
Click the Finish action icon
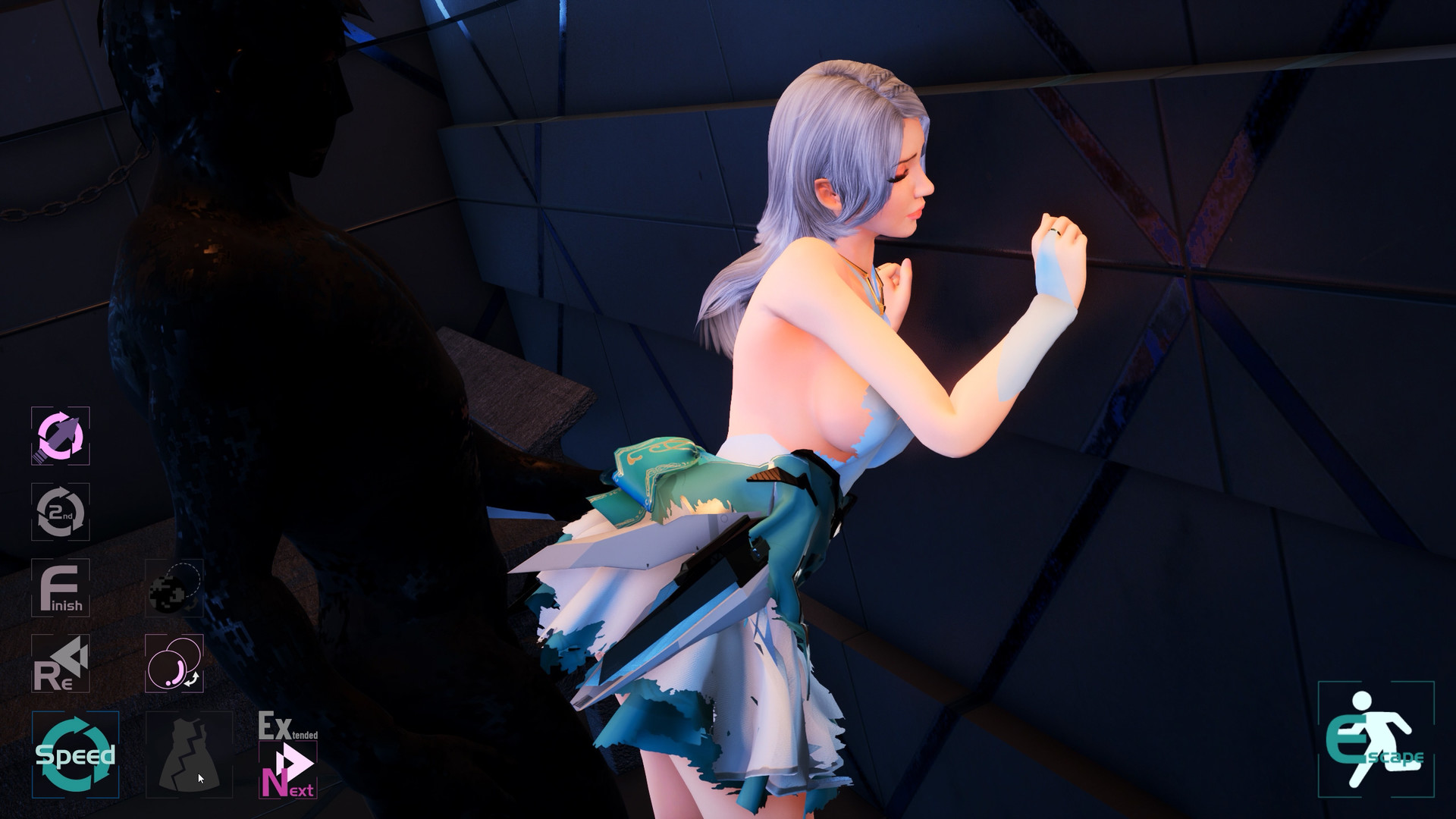click(61, 590)
